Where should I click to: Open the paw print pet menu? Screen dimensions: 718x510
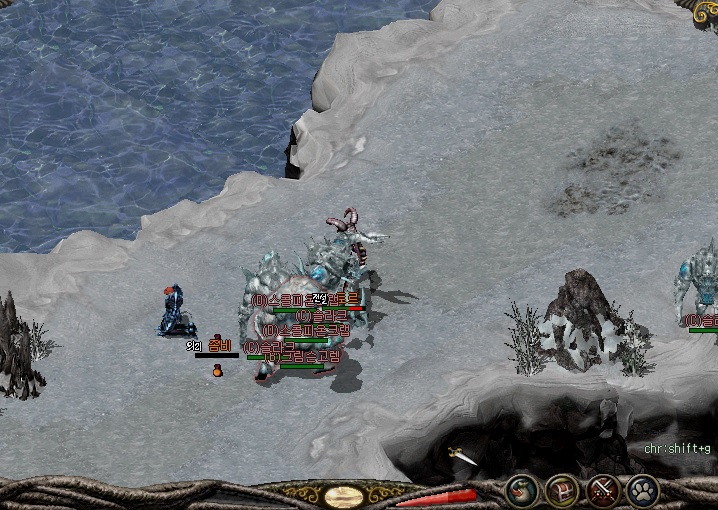point(642,491)
